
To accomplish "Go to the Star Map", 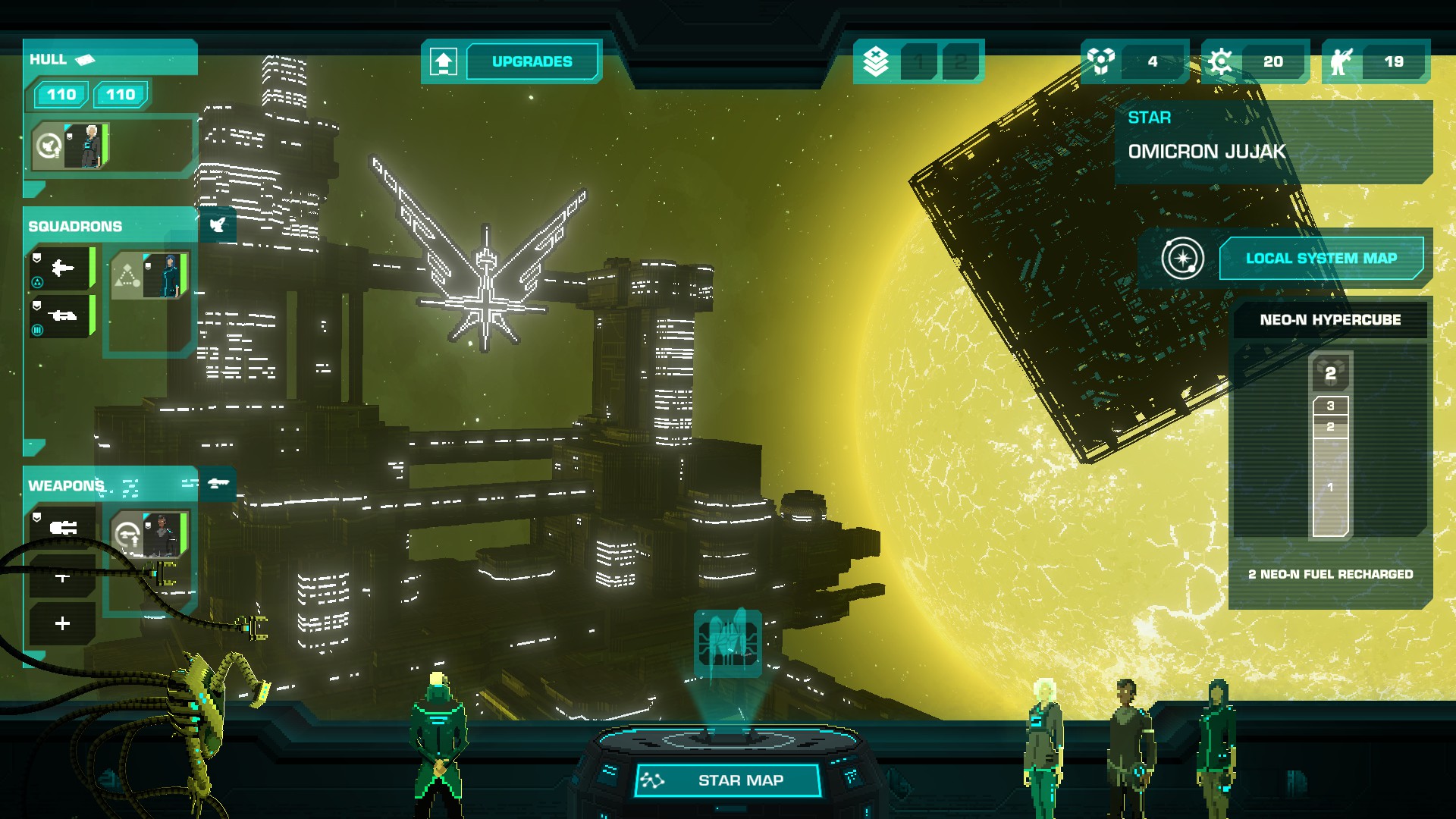I will click(x=727, y=780).
